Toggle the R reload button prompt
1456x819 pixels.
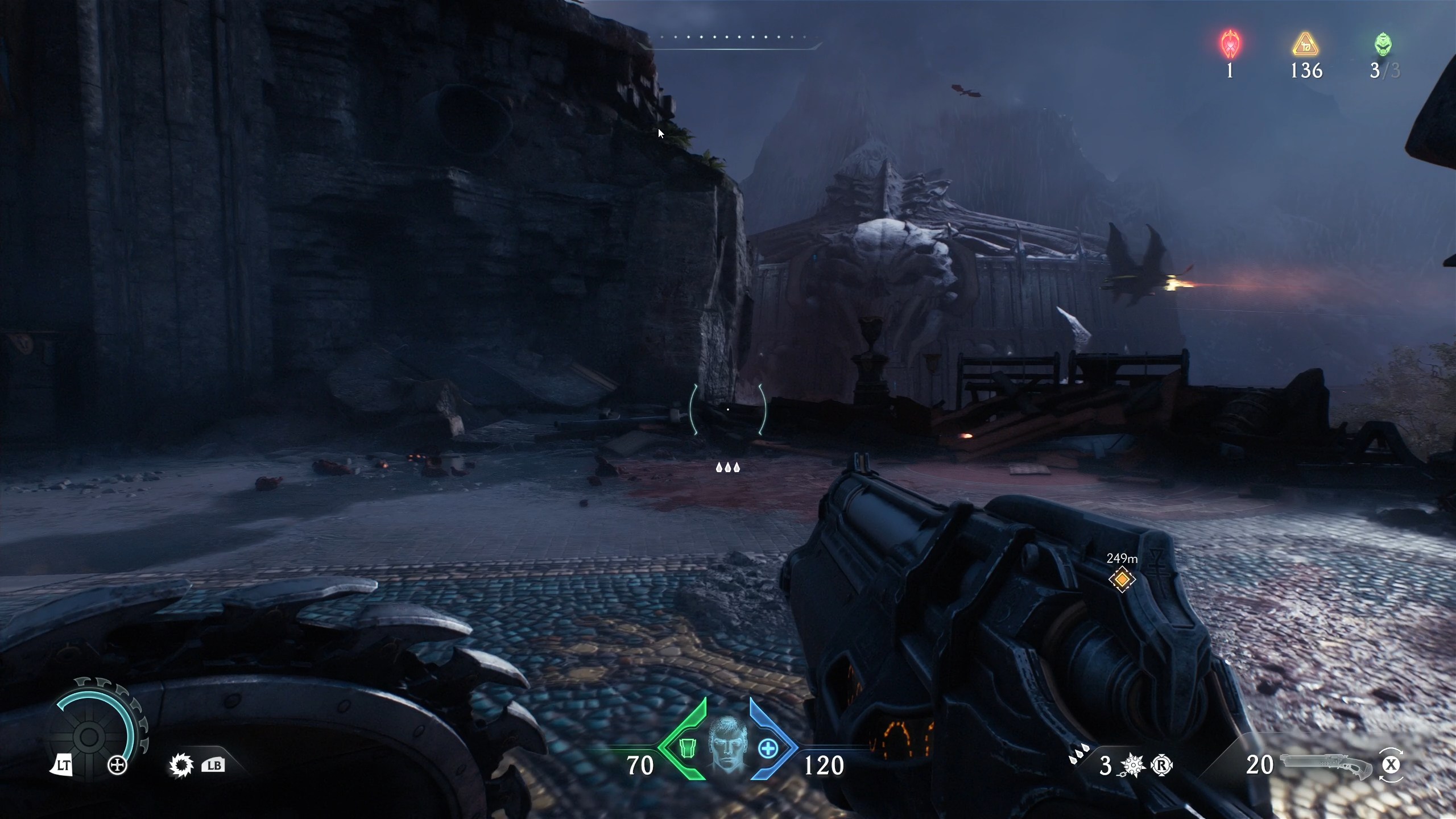pos(1162,765)
